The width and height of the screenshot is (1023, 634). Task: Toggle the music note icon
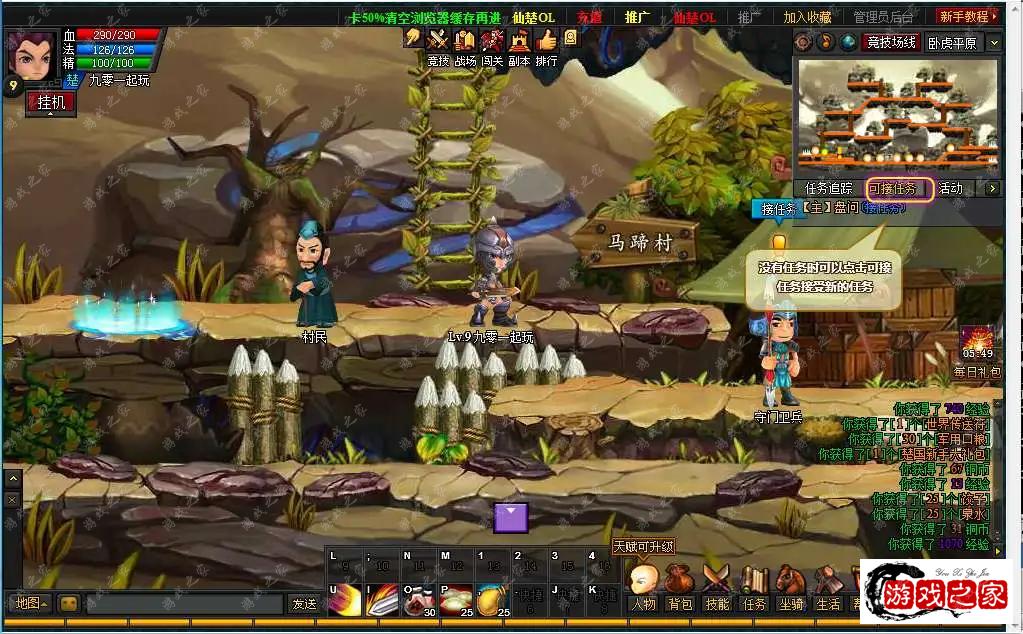pyautogui.click(x=826, y=42)
